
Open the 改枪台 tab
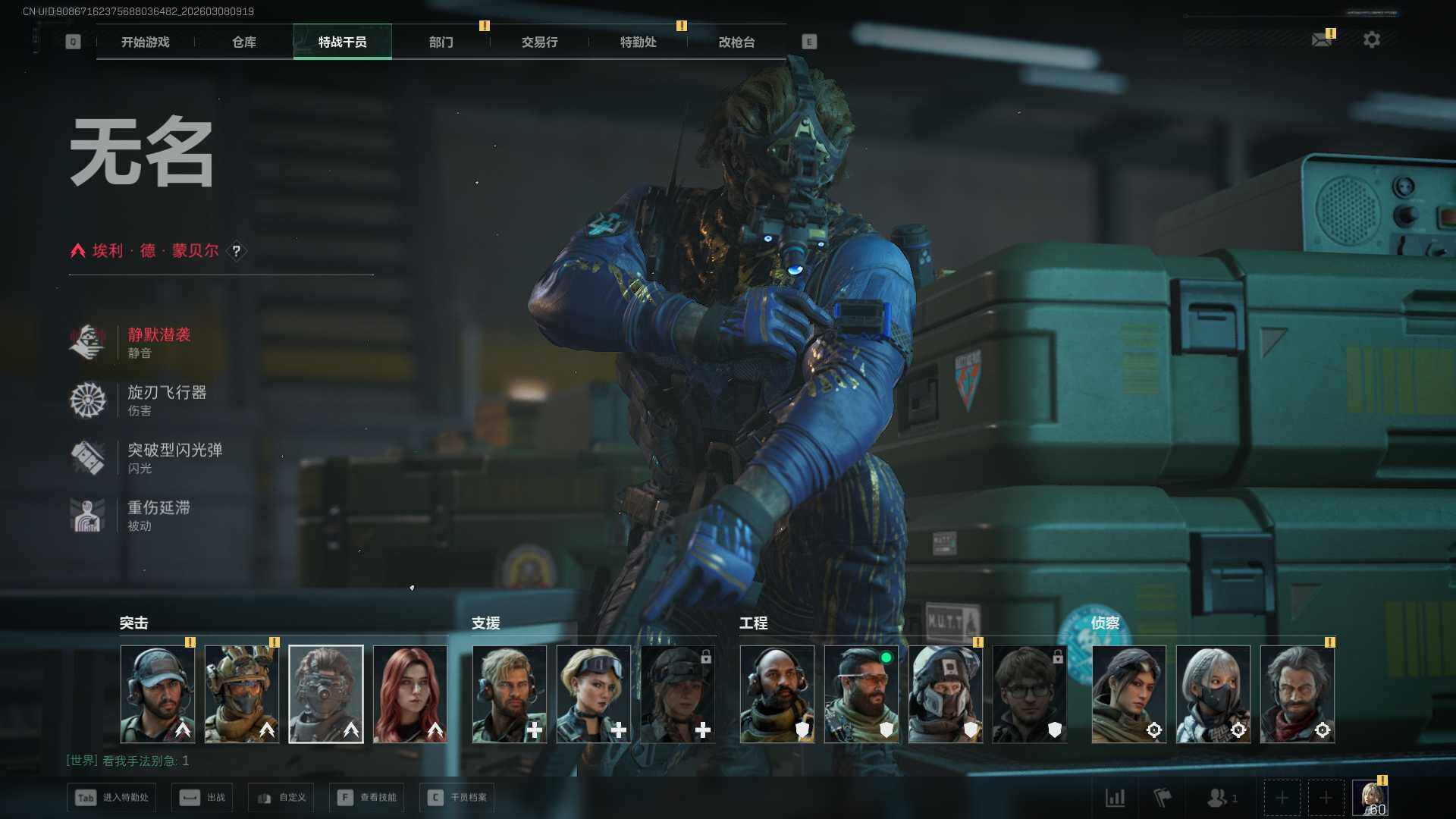[x=737, y=42]
